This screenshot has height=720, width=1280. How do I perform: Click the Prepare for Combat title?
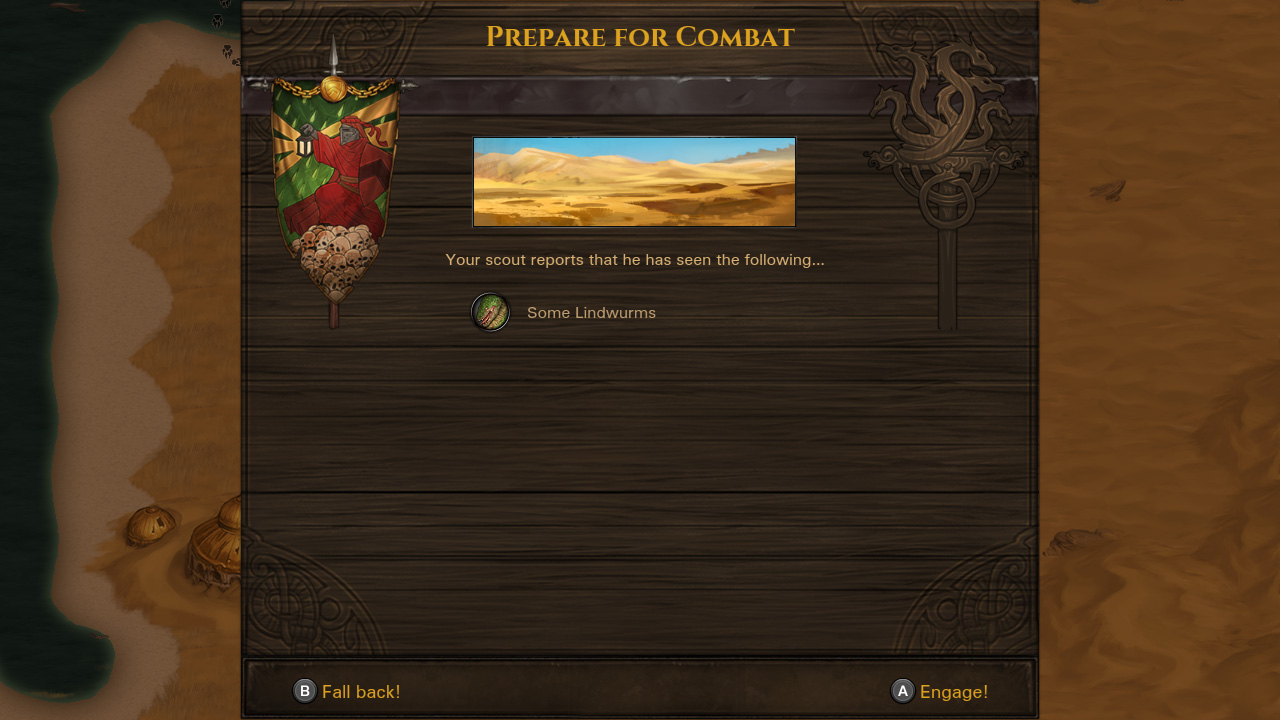click(x=640, y=37)
